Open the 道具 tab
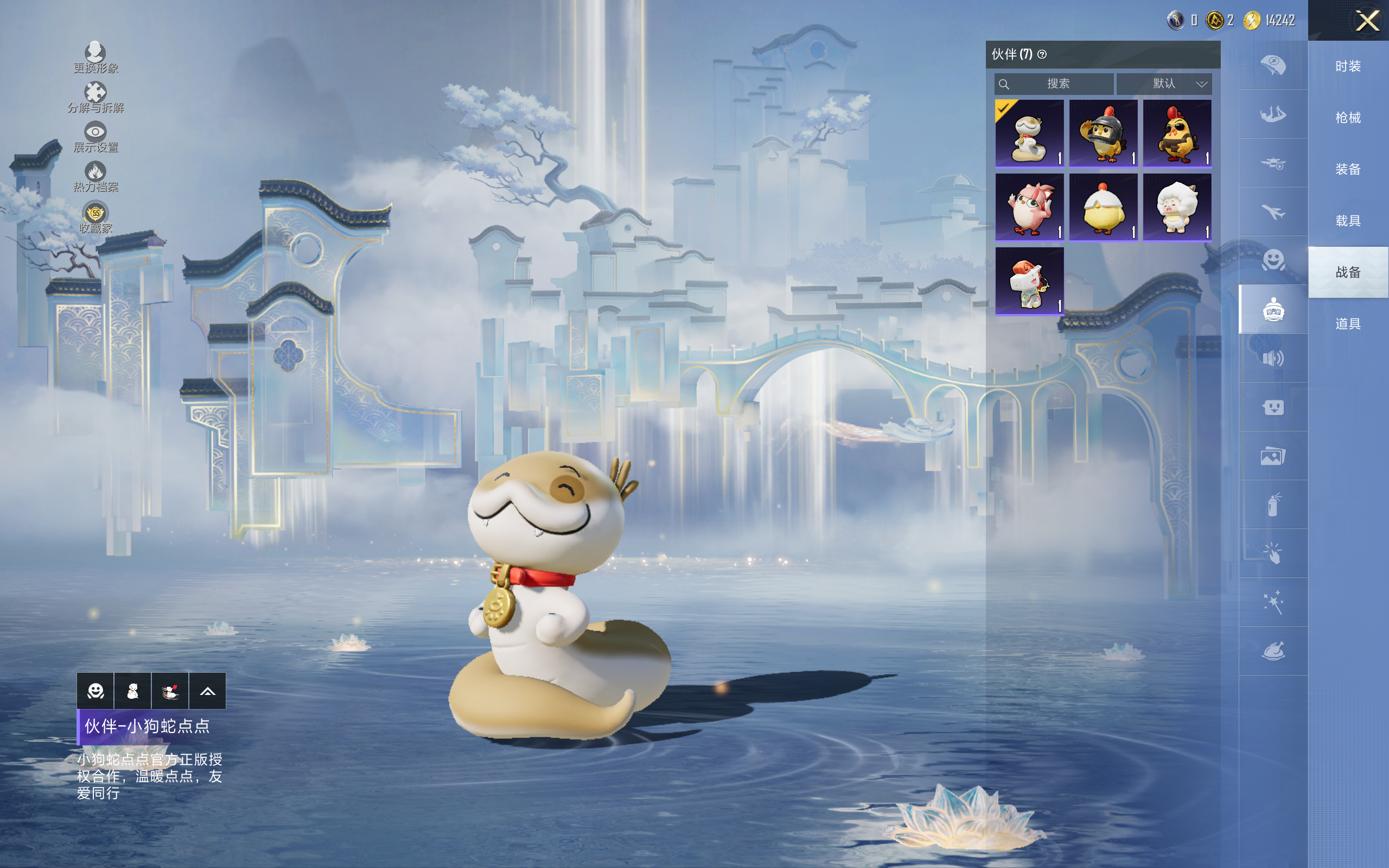 pyautogui.click(x=1348, y=324)
